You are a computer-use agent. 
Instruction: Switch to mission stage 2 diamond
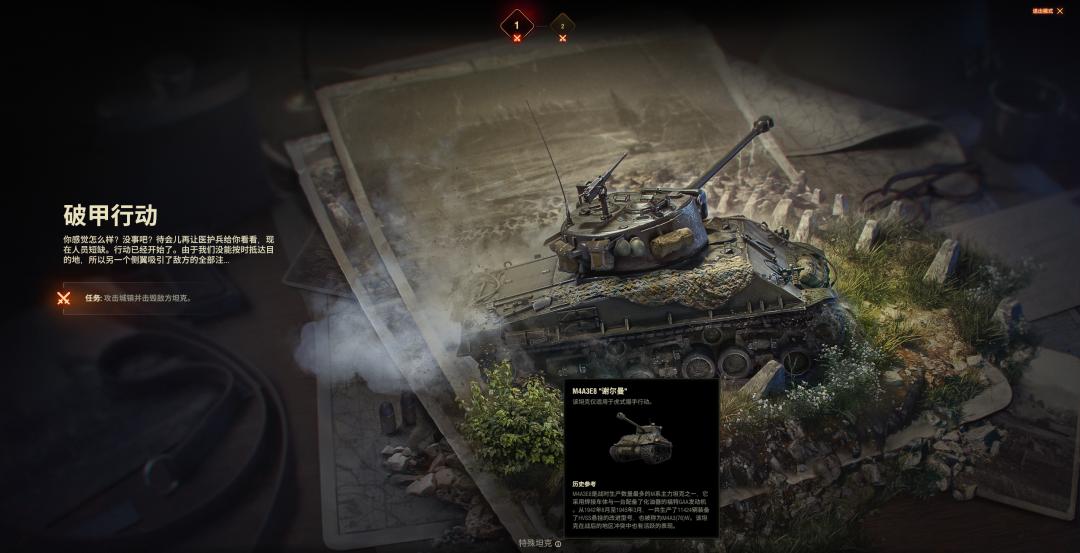562,27
